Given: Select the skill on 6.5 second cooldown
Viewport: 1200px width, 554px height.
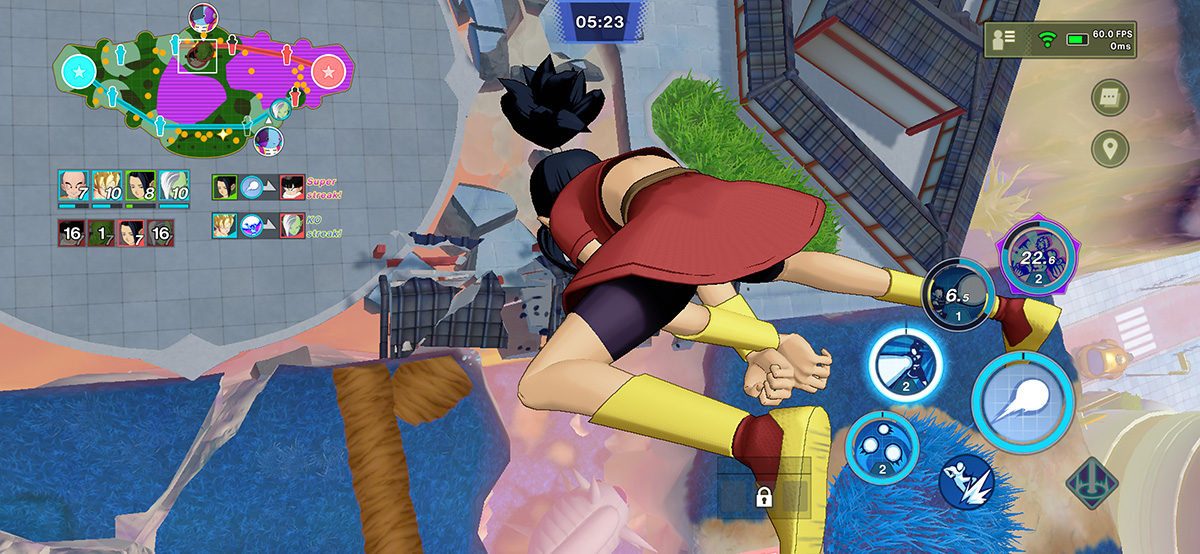Looking at the screenshot, I should pos(959,294).
